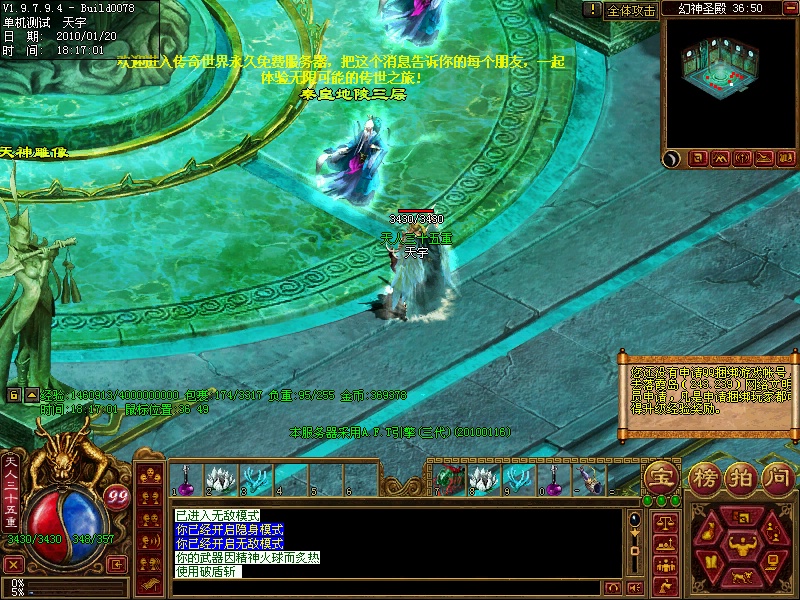800x600 pixels.
Task: Use the white lotus in hotbar slot 2
Action: (219, 479)
